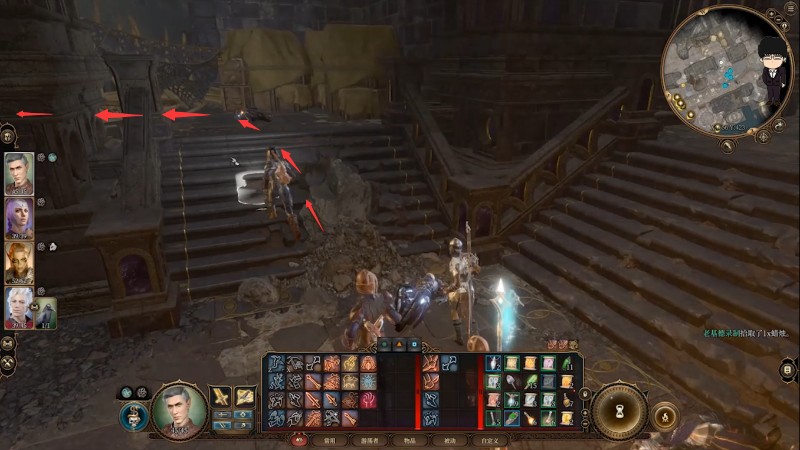This screenshot has width=800, height=450.
Task: Select the orange-skinned companion portrait
Action: 19,263
